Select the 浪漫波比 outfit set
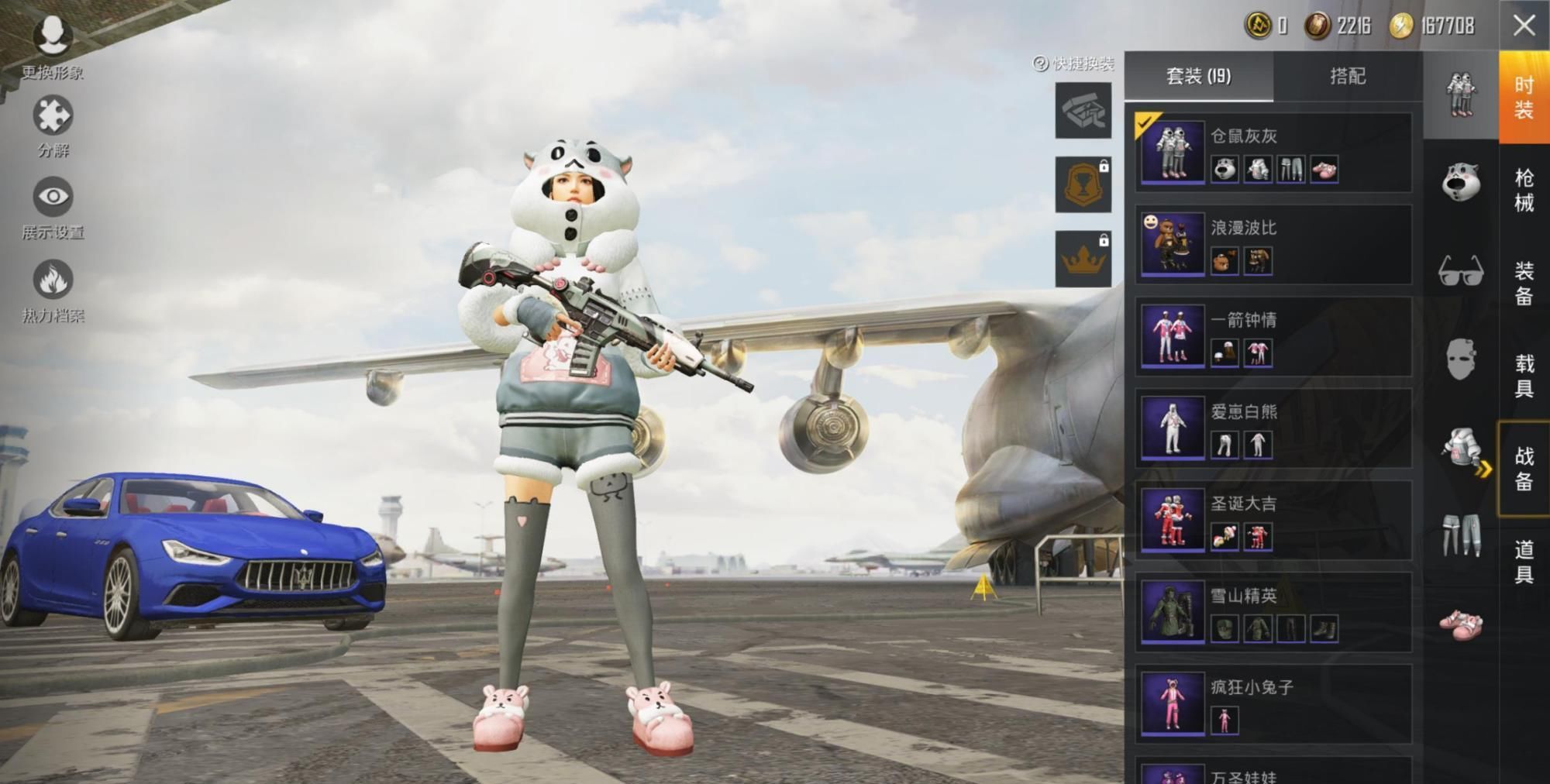The width and height of the screenshot is (1550, 784). click(1273, 244)
